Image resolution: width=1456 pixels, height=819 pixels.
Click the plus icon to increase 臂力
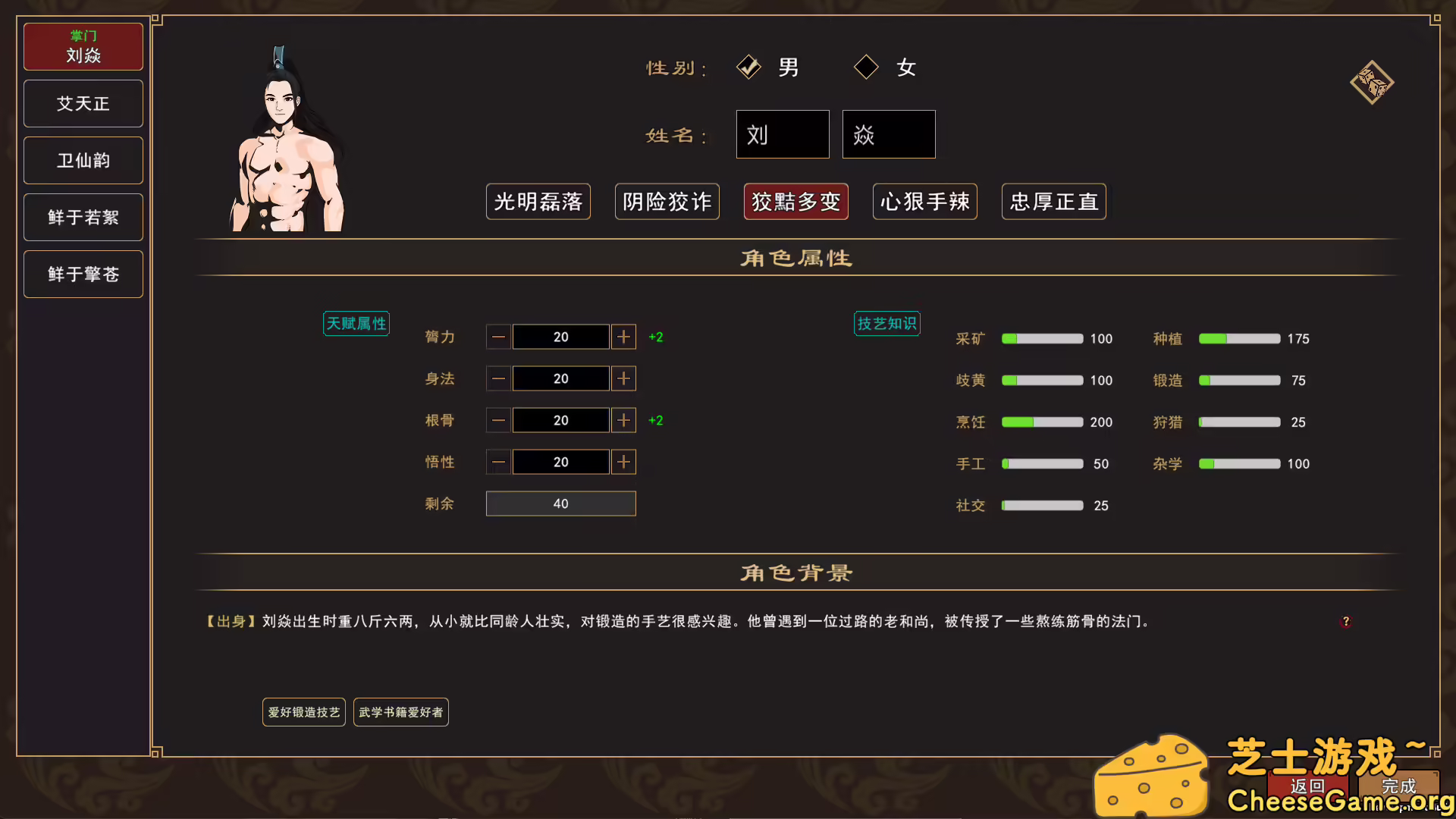623,337
